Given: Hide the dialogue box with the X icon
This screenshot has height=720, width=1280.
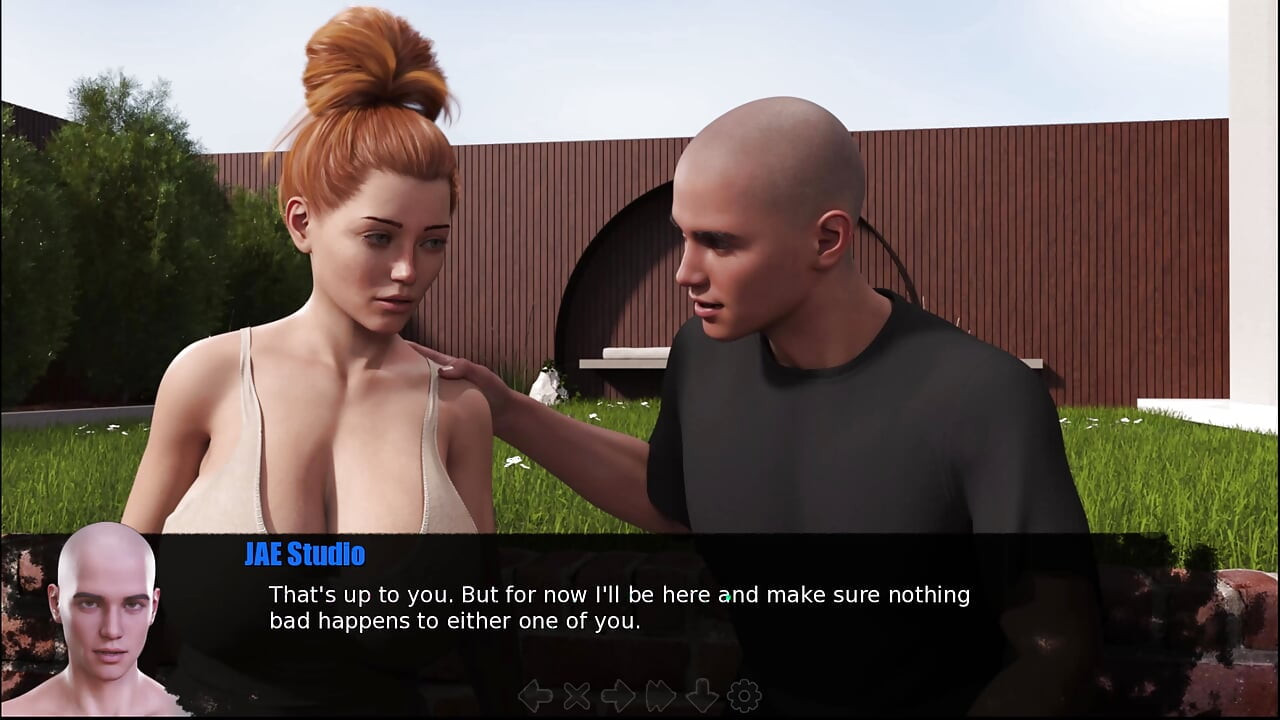Looking at the screenshot, I should pos(577,696).
